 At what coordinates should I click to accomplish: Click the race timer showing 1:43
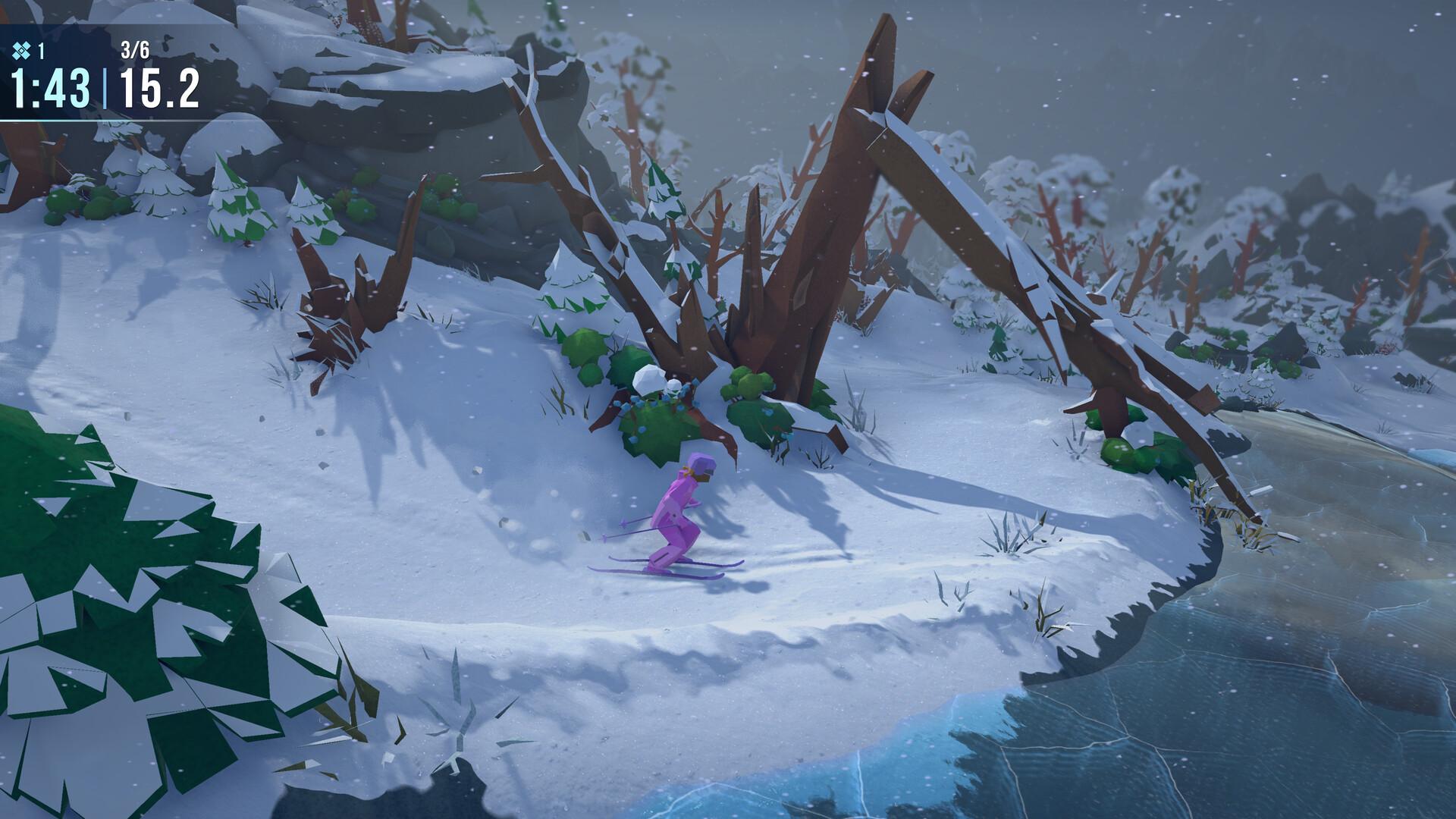48,89
